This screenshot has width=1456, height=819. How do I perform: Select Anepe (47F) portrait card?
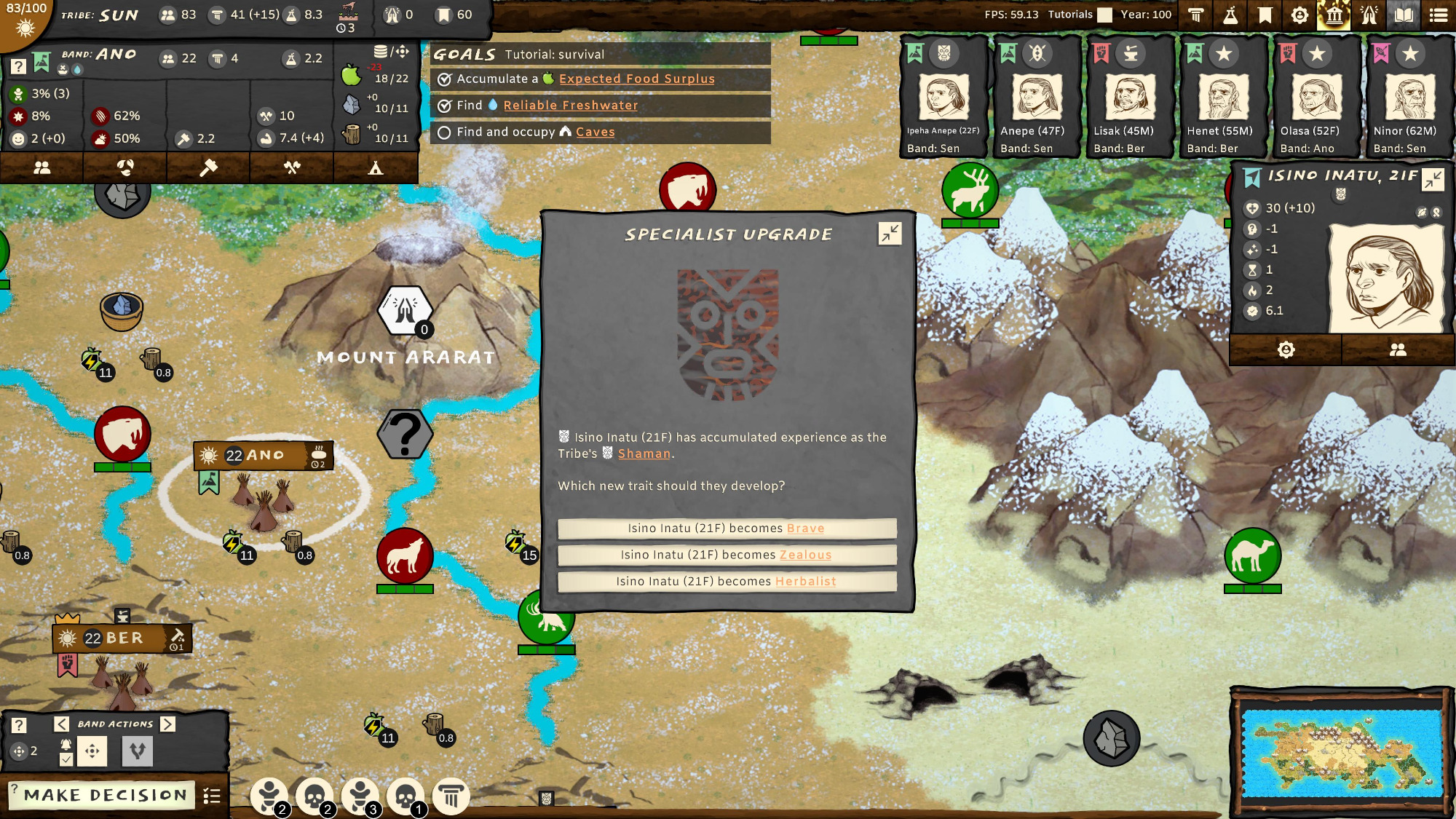[x=1036, y=98]
